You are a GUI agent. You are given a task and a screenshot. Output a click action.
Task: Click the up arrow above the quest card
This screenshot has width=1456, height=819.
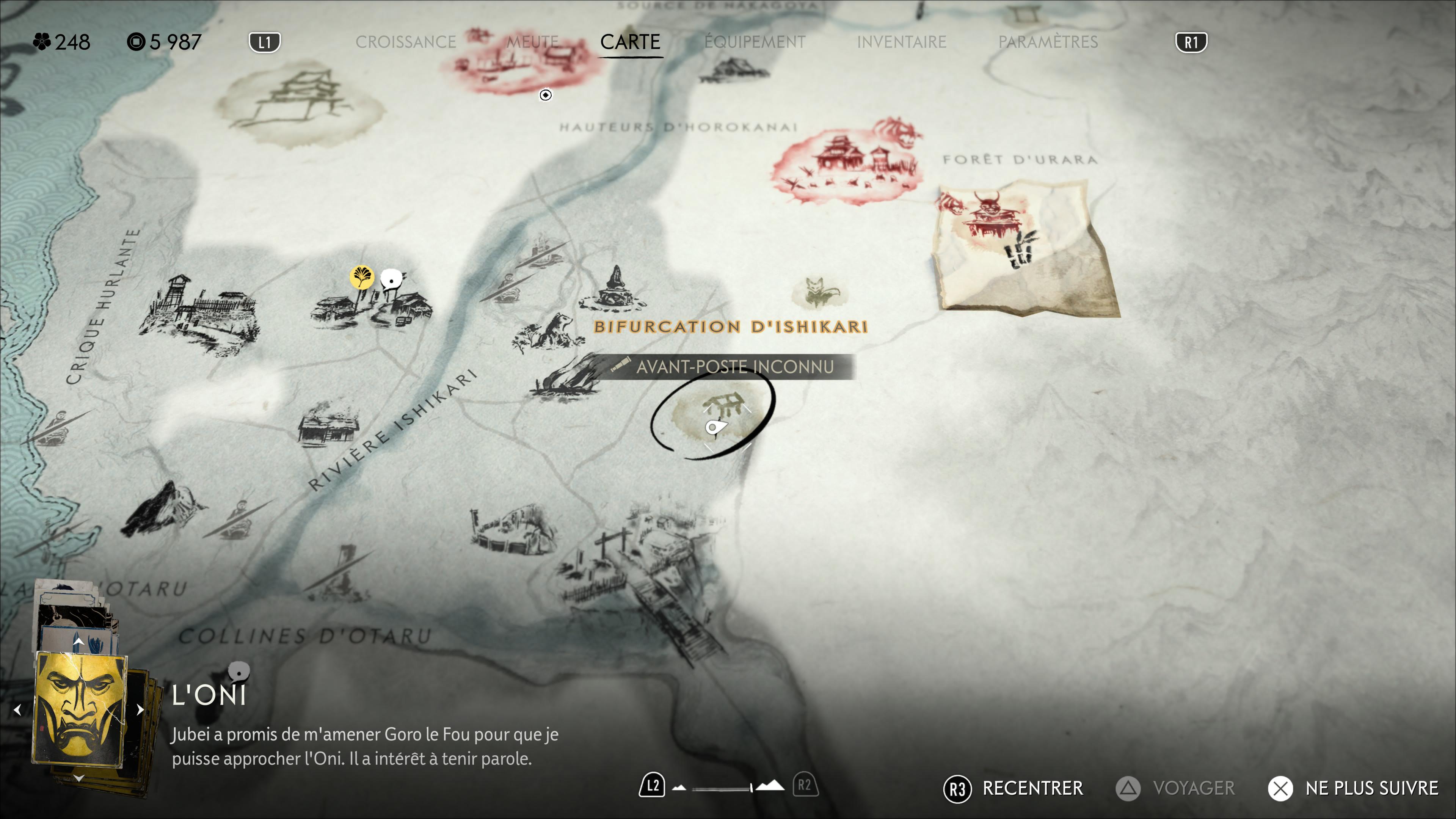click(78, 642)
